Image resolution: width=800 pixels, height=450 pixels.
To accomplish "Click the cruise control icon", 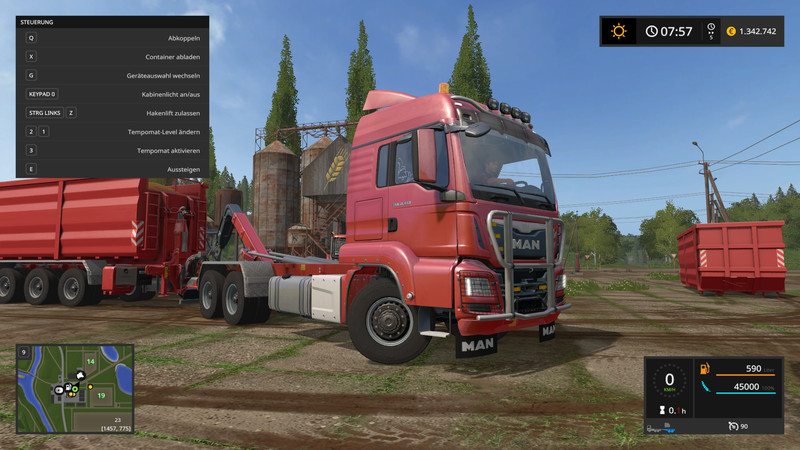I will coord(732,427).
